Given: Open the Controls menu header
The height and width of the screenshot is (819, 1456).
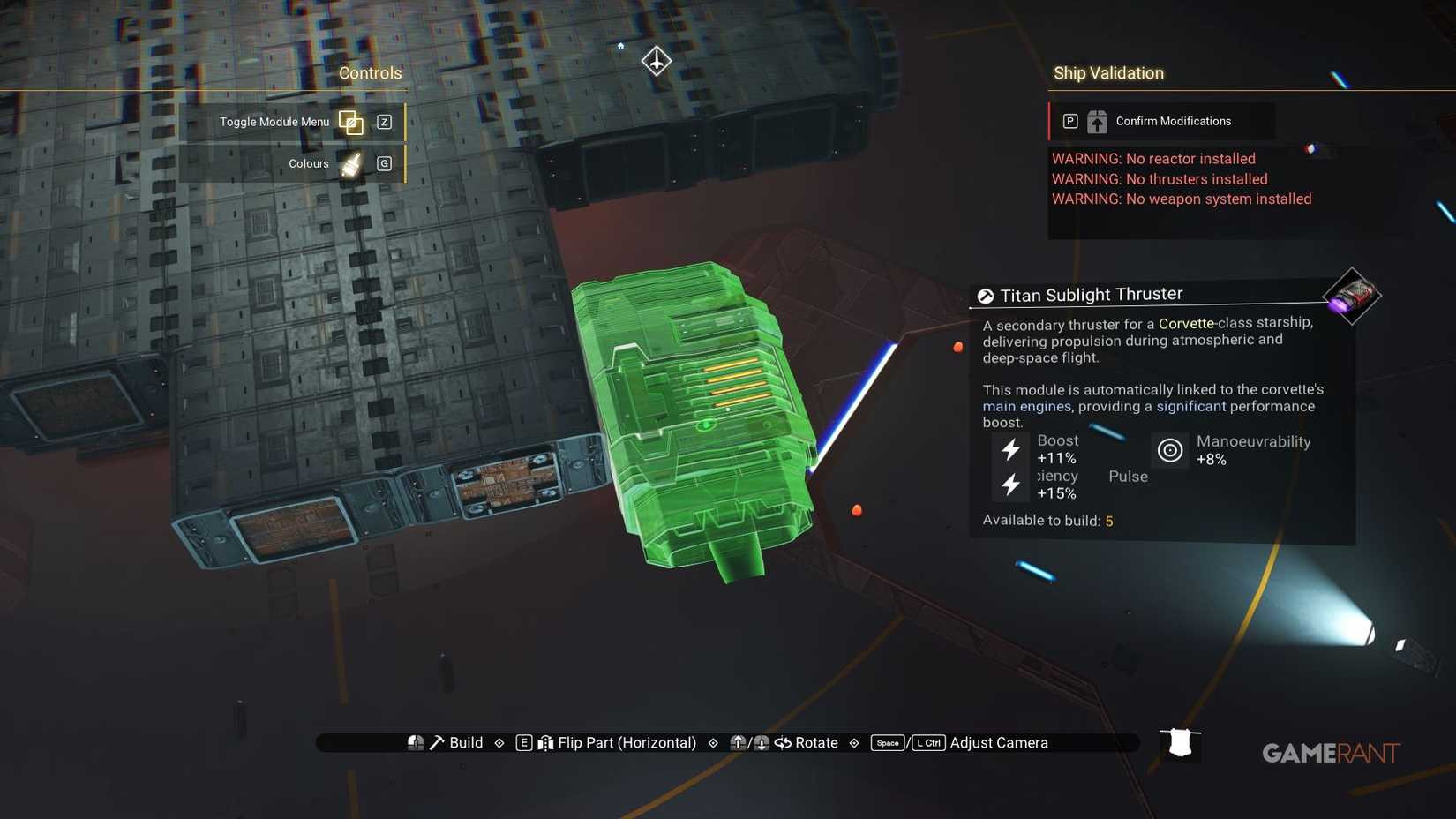Looking at the screenshot, I should click(x=370, y=73).
